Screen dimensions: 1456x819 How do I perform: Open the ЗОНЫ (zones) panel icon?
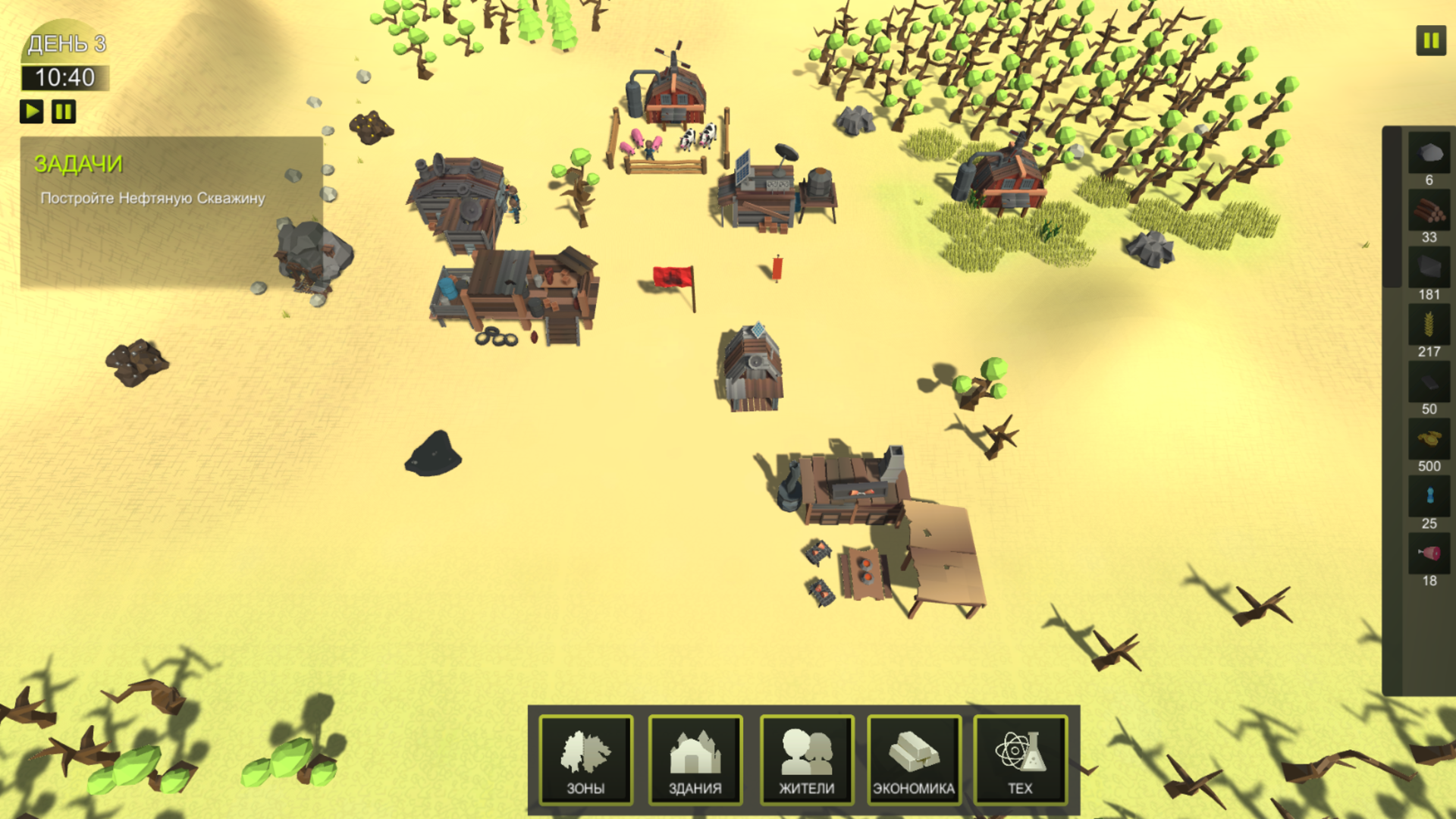(588, 758)
